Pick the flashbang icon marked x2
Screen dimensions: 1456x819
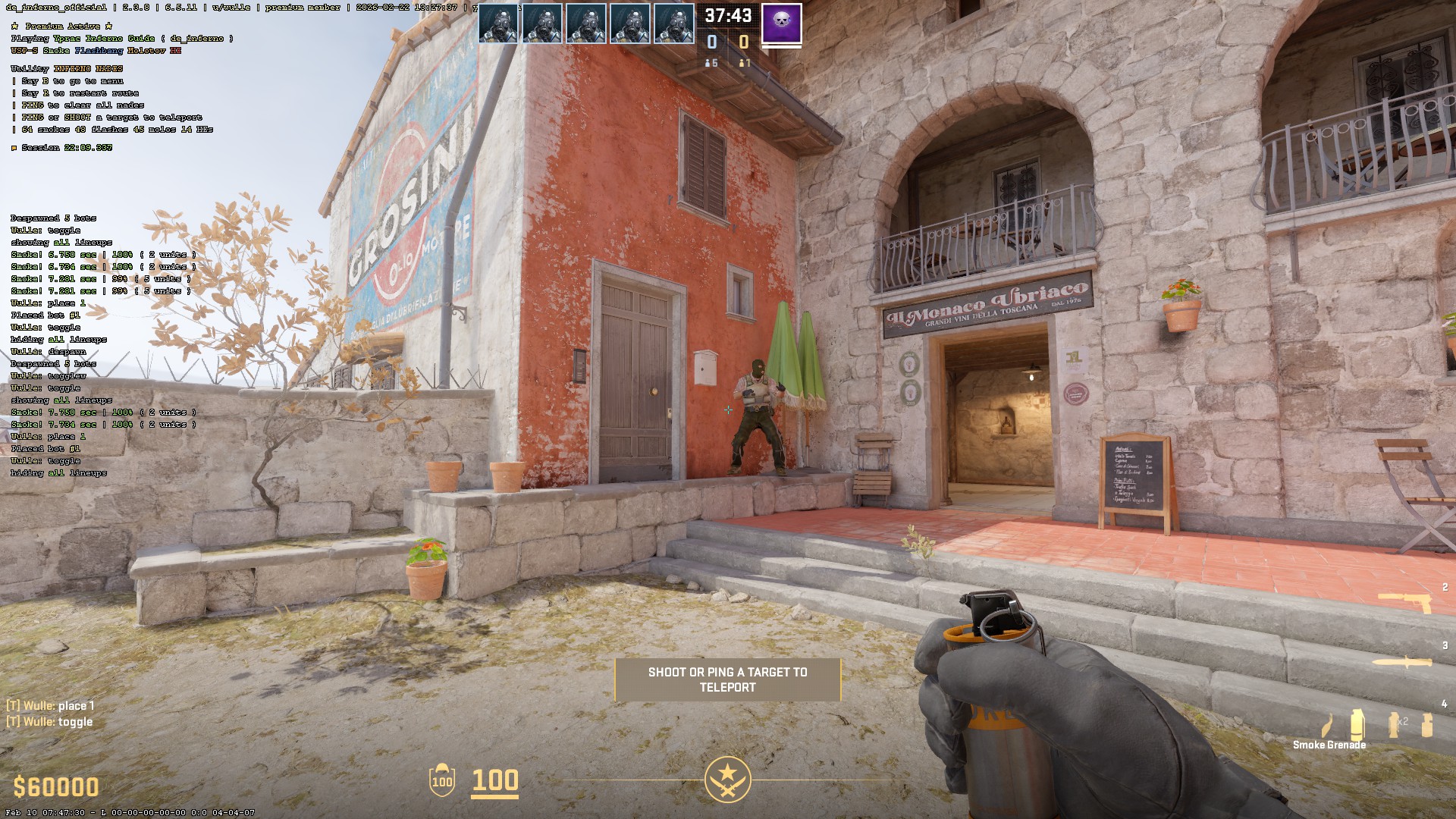(x=1394, y=725)
